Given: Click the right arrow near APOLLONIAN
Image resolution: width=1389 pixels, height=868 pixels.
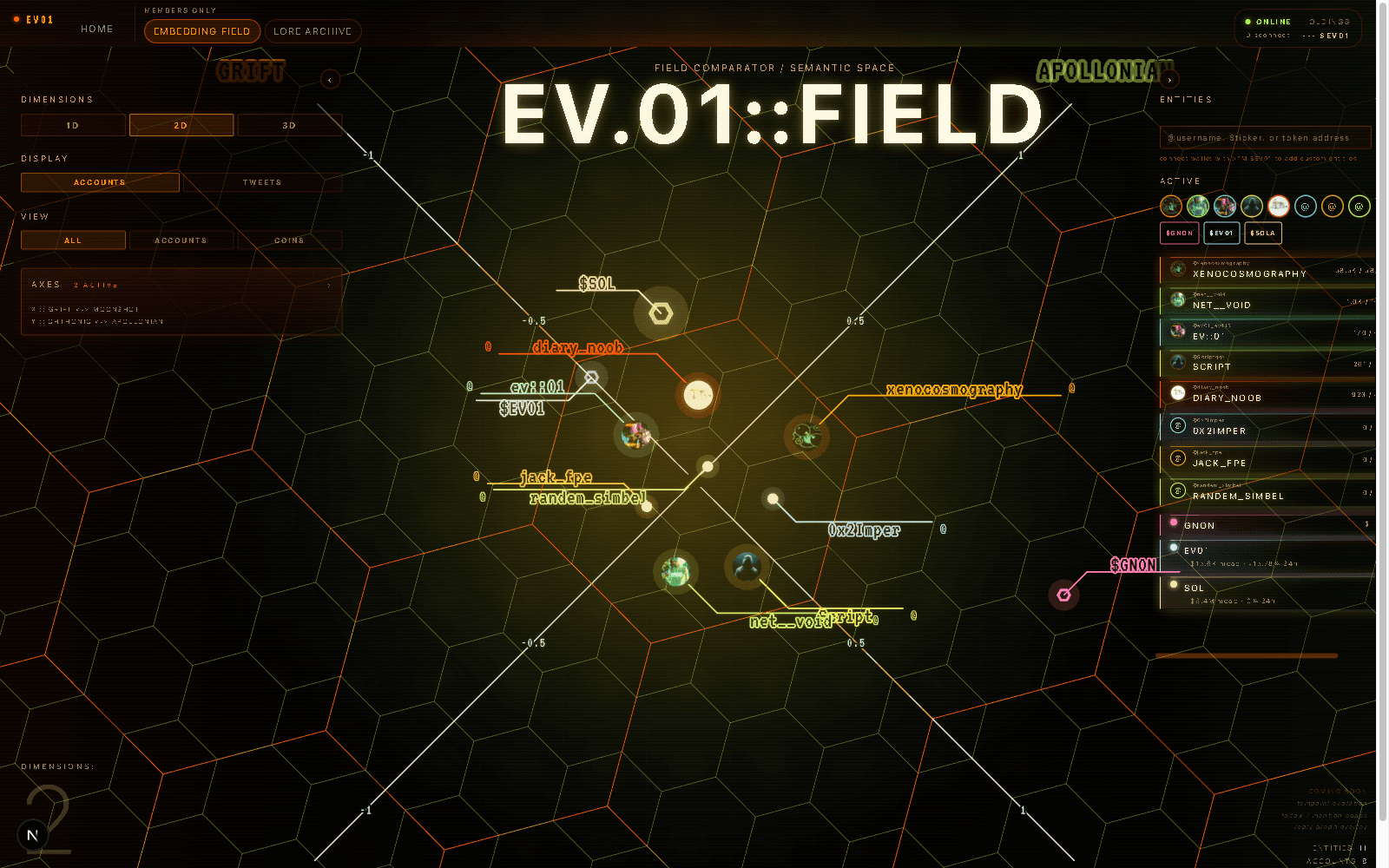Looking at the screenshot, I should pos(1169,79).
